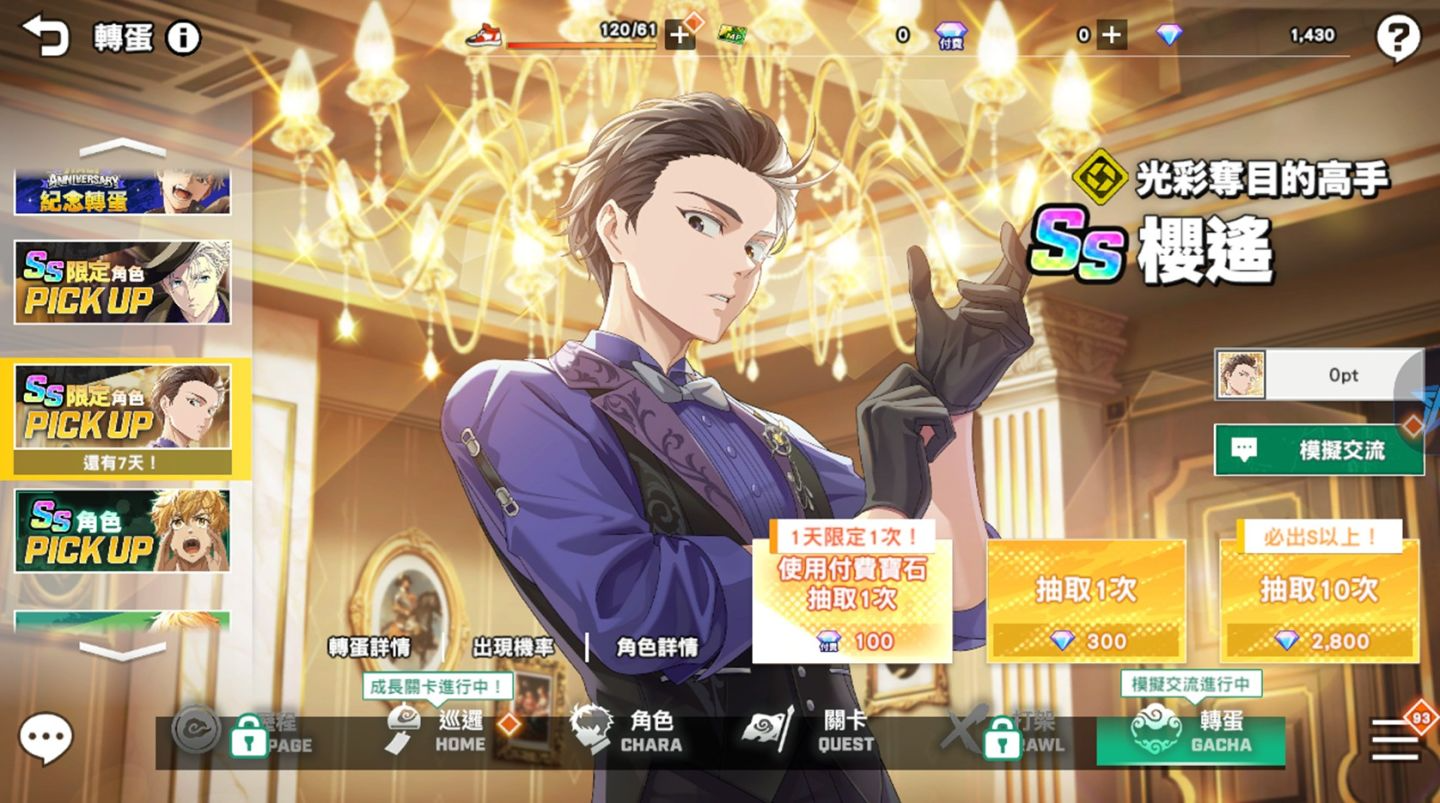Select the Anniversary gacha banner

(122, 192)
